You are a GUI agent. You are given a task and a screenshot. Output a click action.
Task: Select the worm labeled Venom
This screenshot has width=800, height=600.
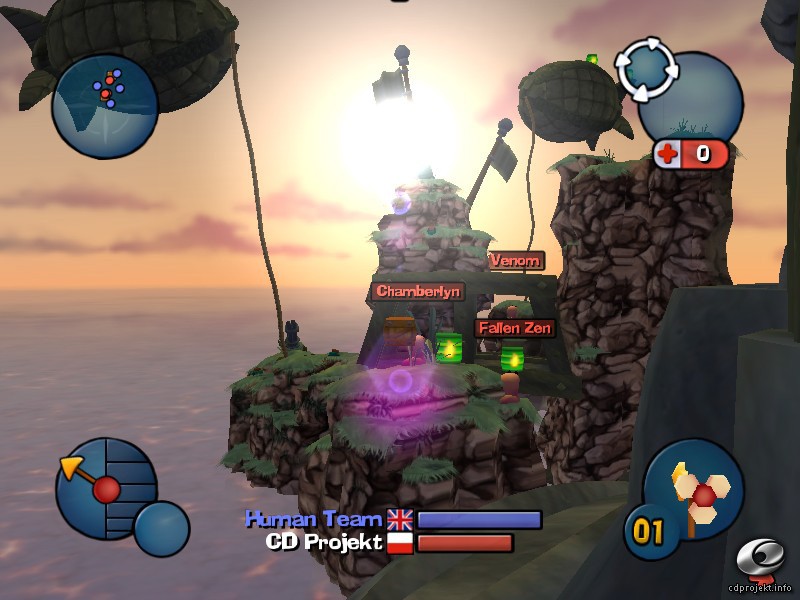[x=516, y=261]
